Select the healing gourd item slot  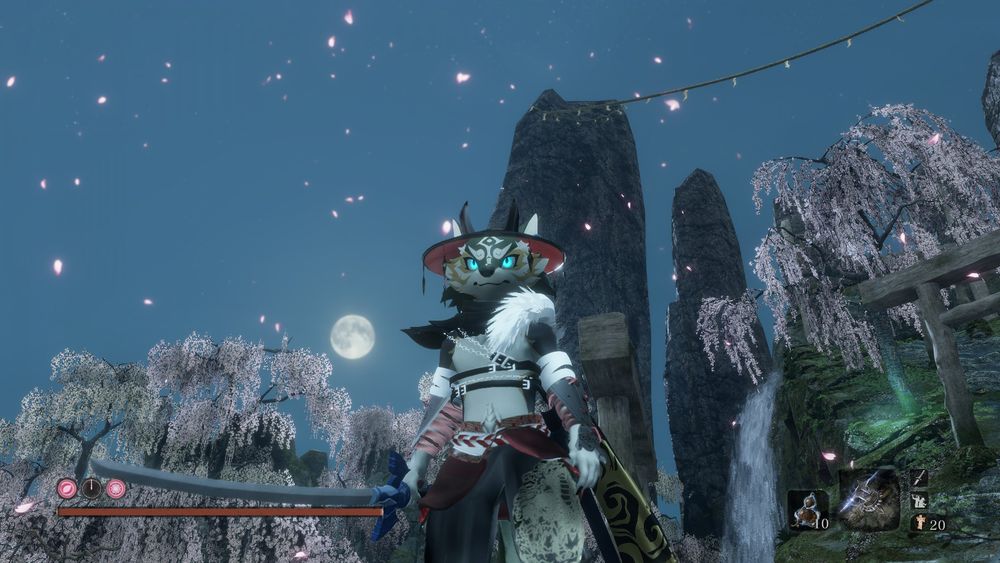pyautogui.click(x=806, y=509)
